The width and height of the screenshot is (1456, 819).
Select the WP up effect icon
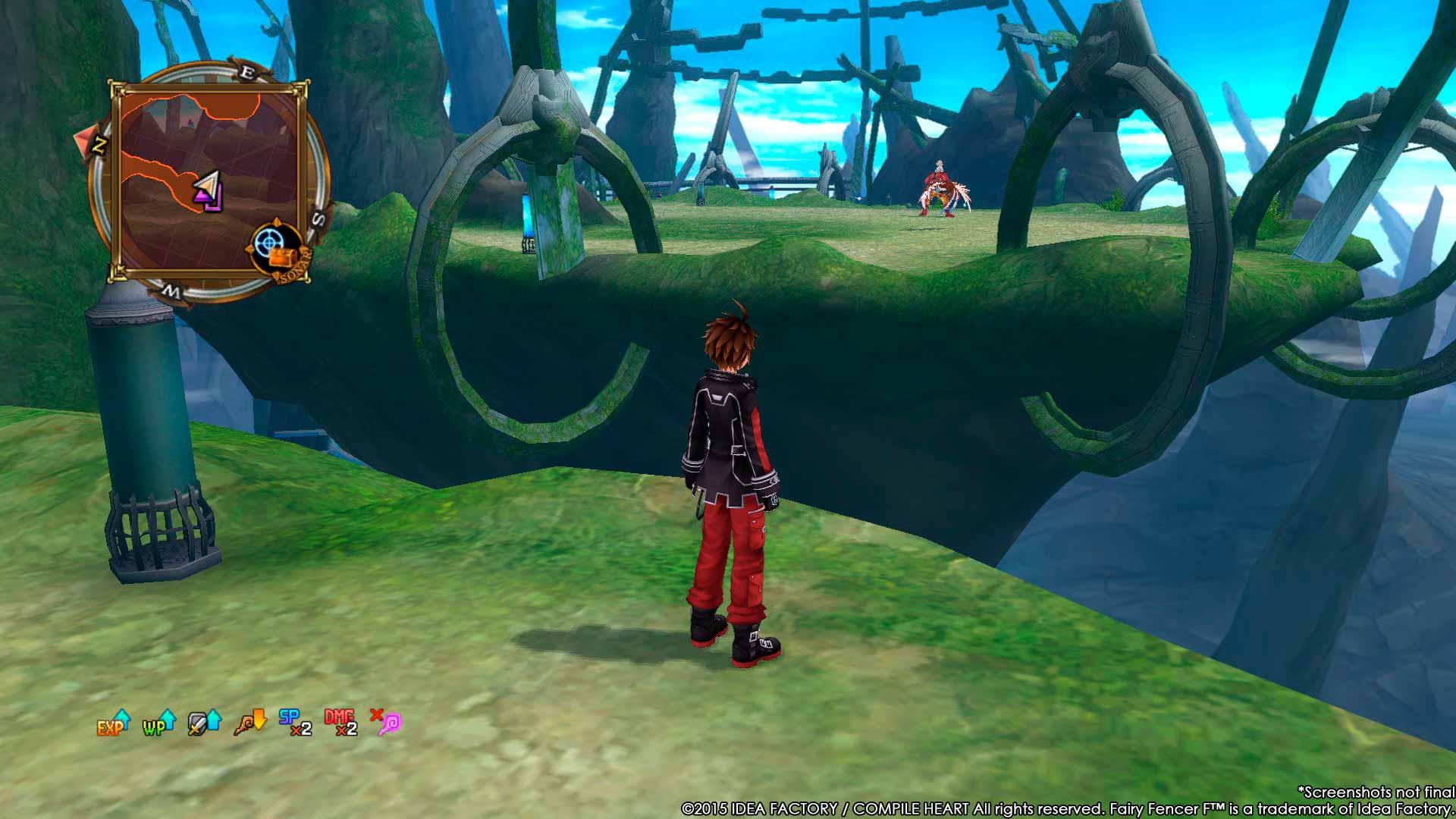point(158,723)
